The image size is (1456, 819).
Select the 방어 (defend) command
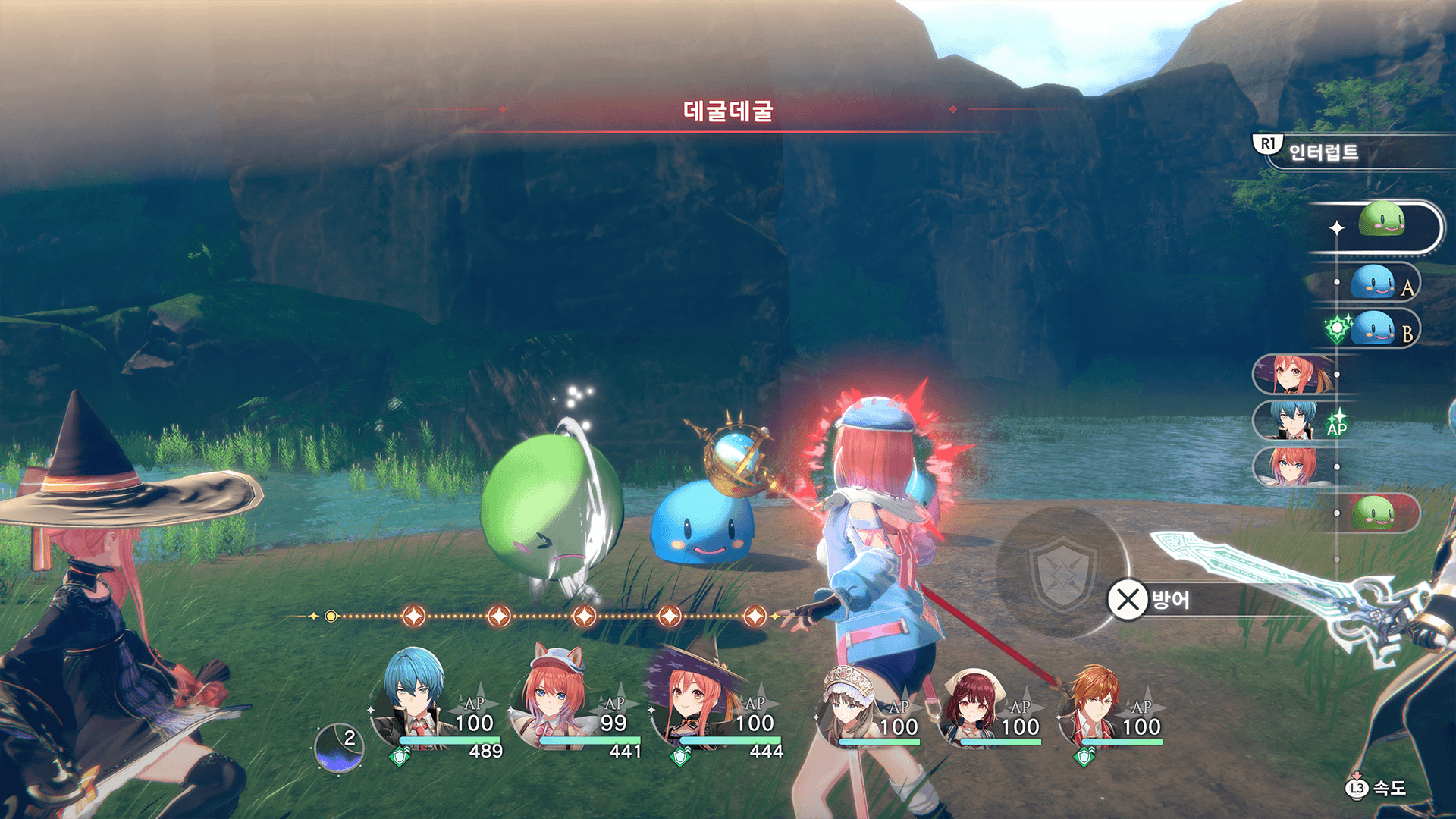pyautogui.click(x=1149, y=600)
